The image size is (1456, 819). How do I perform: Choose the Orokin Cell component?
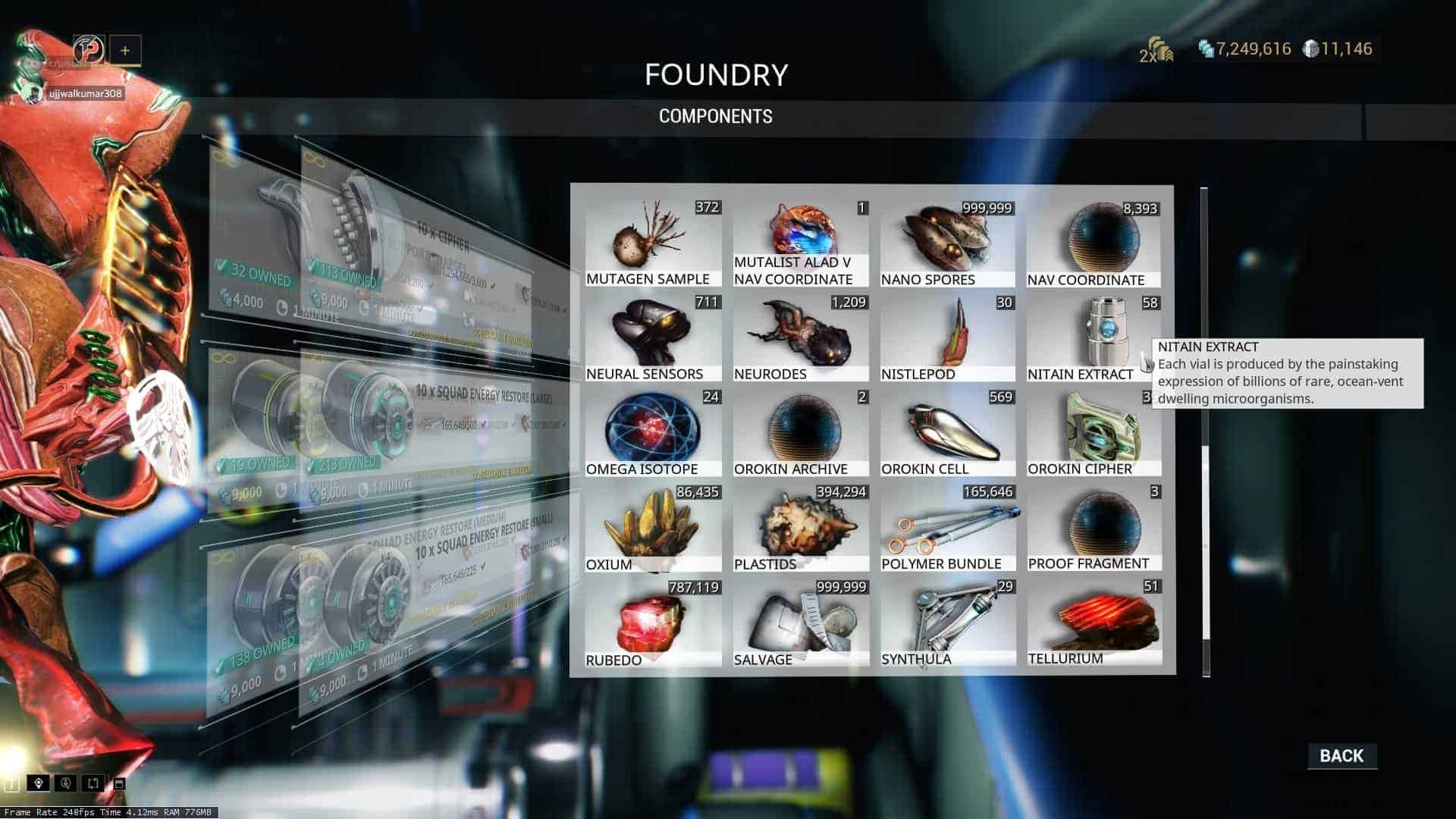point(948,432)
